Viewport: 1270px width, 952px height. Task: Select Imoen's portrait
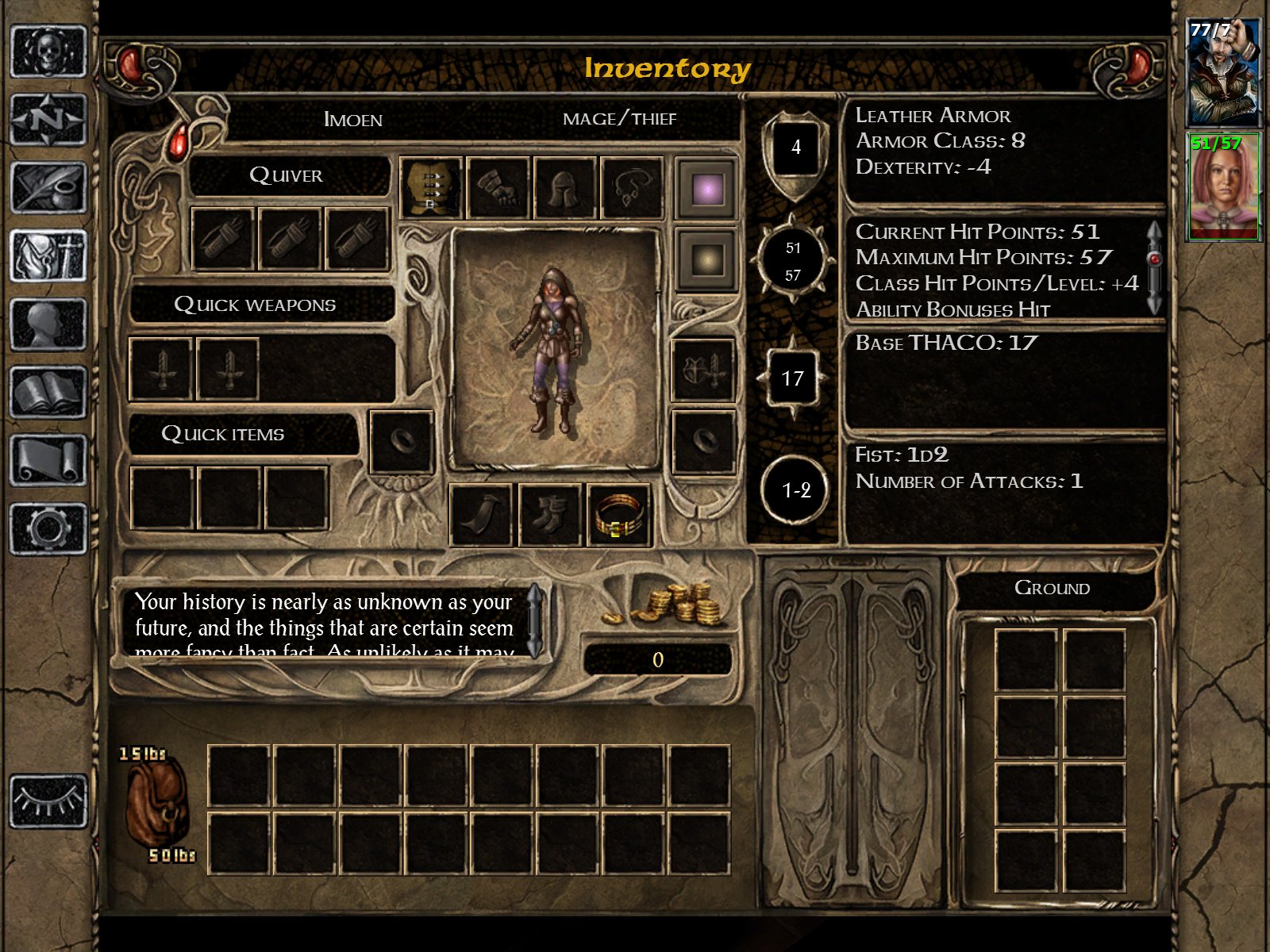1222,187
